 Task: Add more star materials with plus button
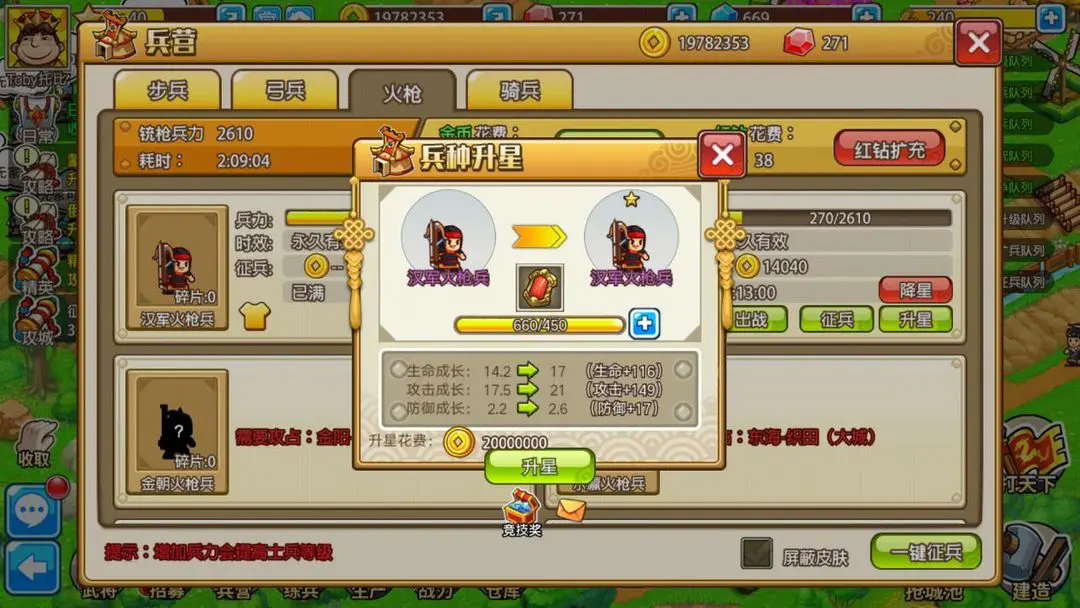(x=644, y=324)
